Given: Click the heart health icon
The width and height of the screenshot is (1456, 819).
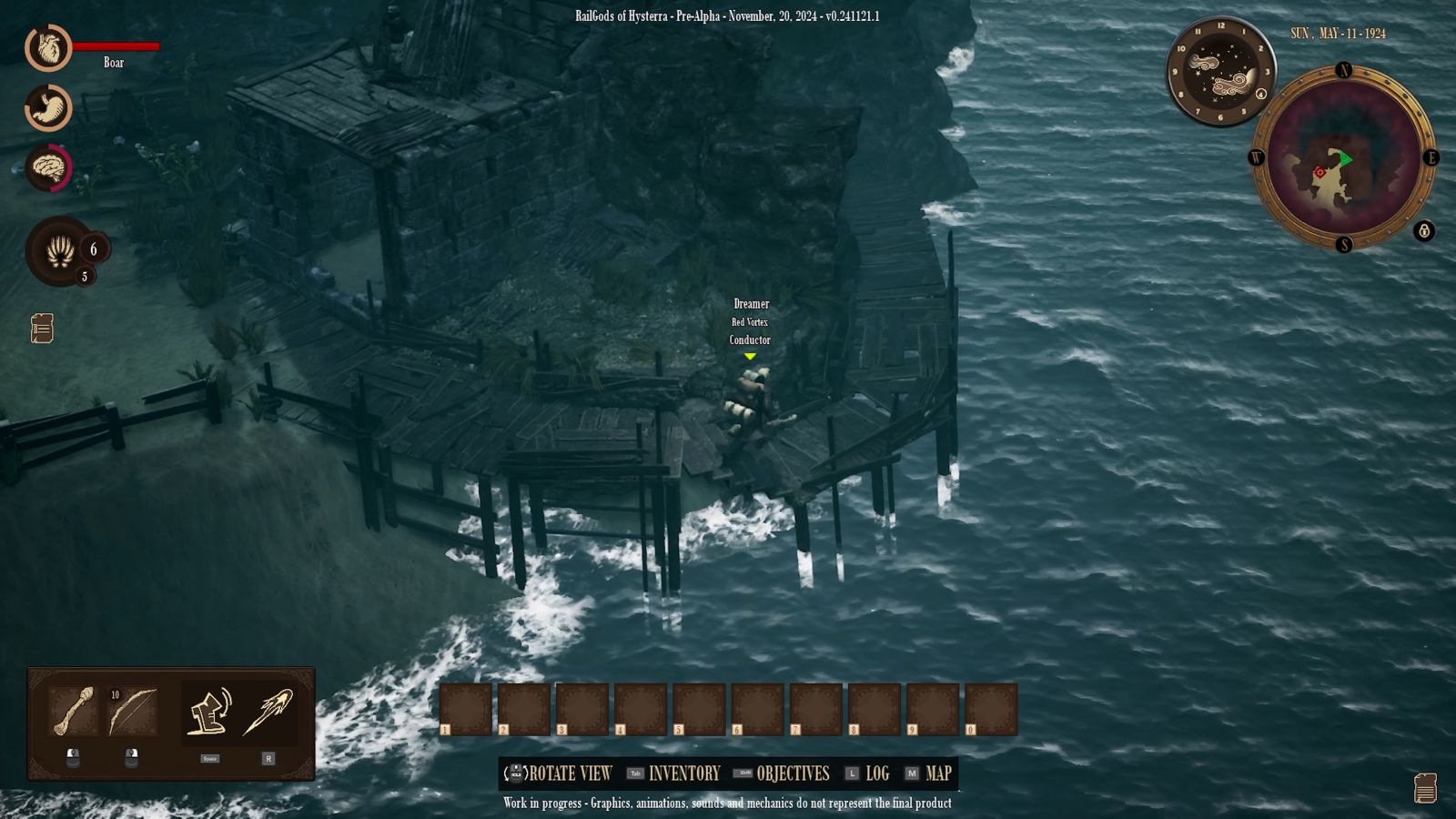Looking at the screenshot, I should (x=48, y=47).
